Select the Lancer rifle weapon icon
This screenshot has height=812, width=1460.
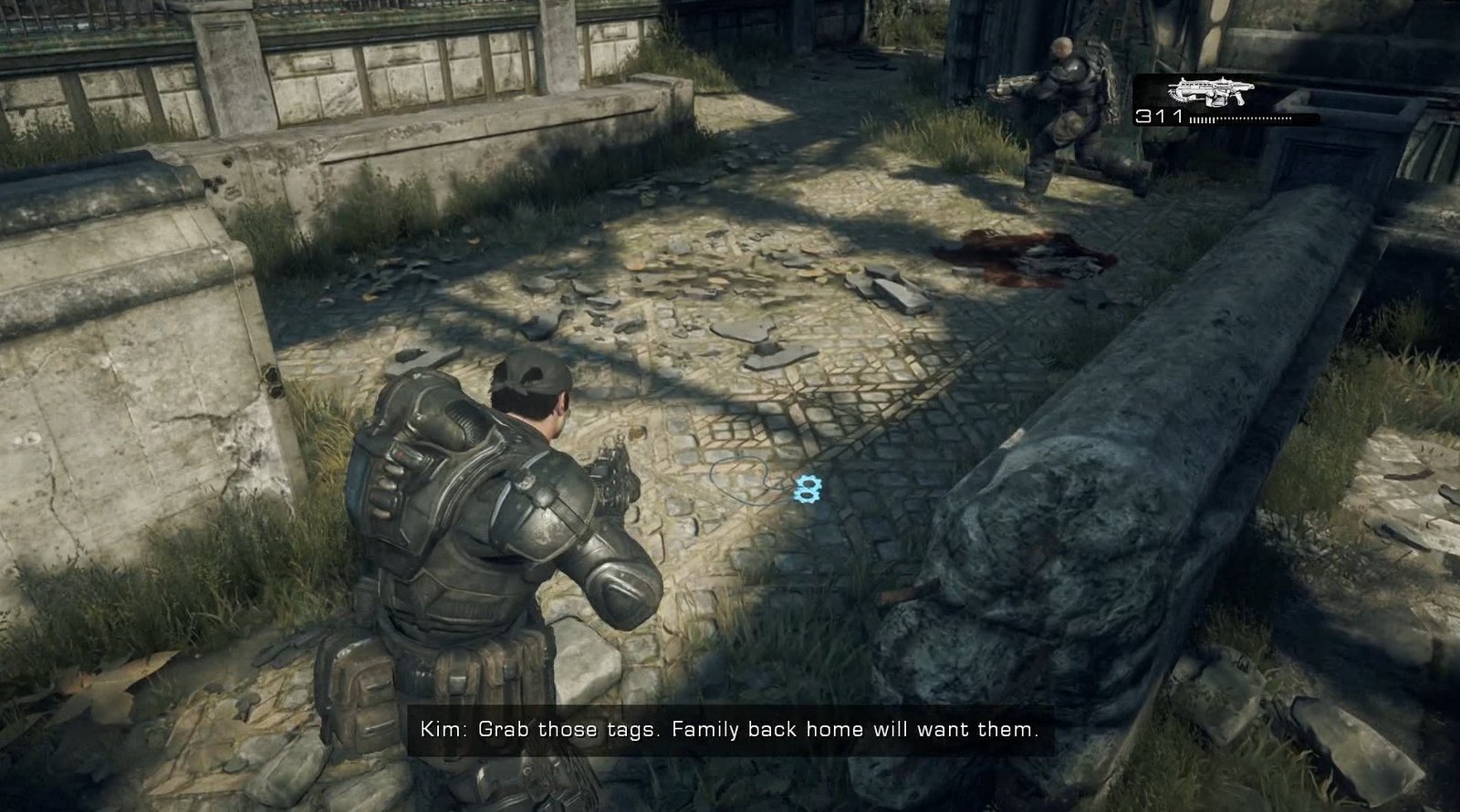(x=1212, y=92)
